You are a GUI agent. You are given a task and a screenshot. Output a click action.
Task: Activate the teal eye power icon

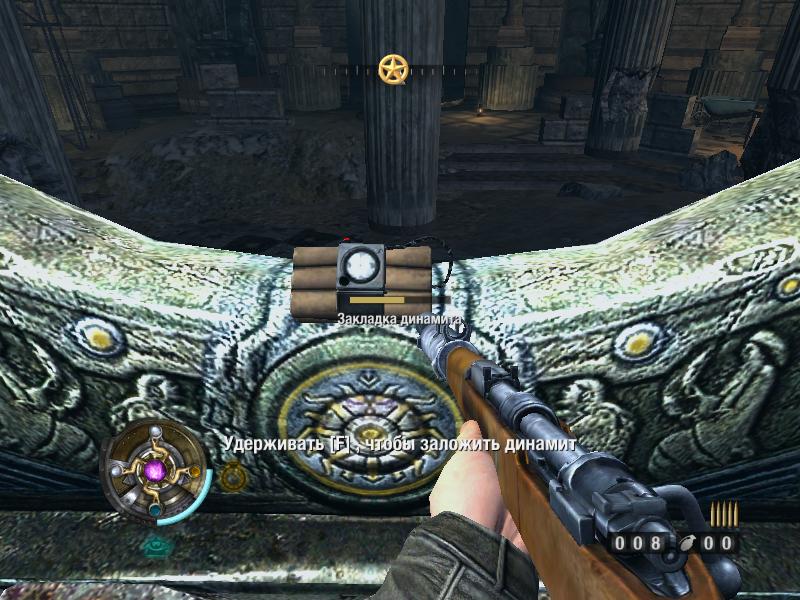(x=156, y=546)
